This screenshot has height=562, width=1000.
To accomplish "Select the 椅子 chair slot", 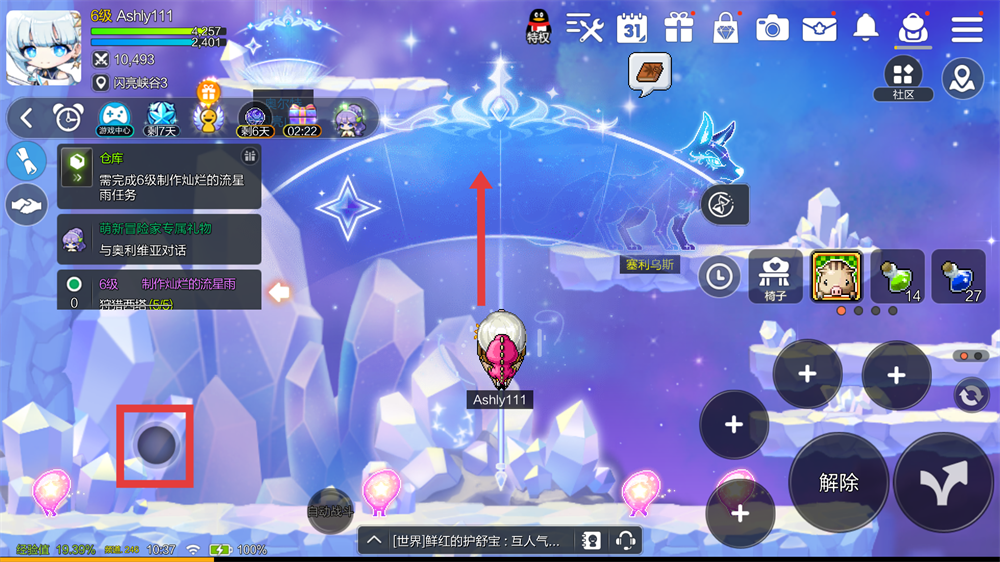I will tap(775, 276).
